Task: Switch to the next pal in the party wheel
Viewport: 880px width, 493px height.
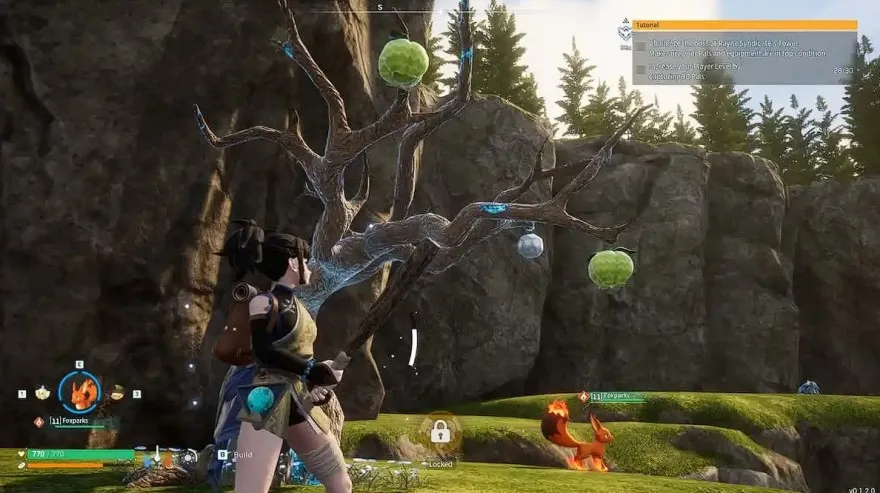Action: tap(117, 393)
